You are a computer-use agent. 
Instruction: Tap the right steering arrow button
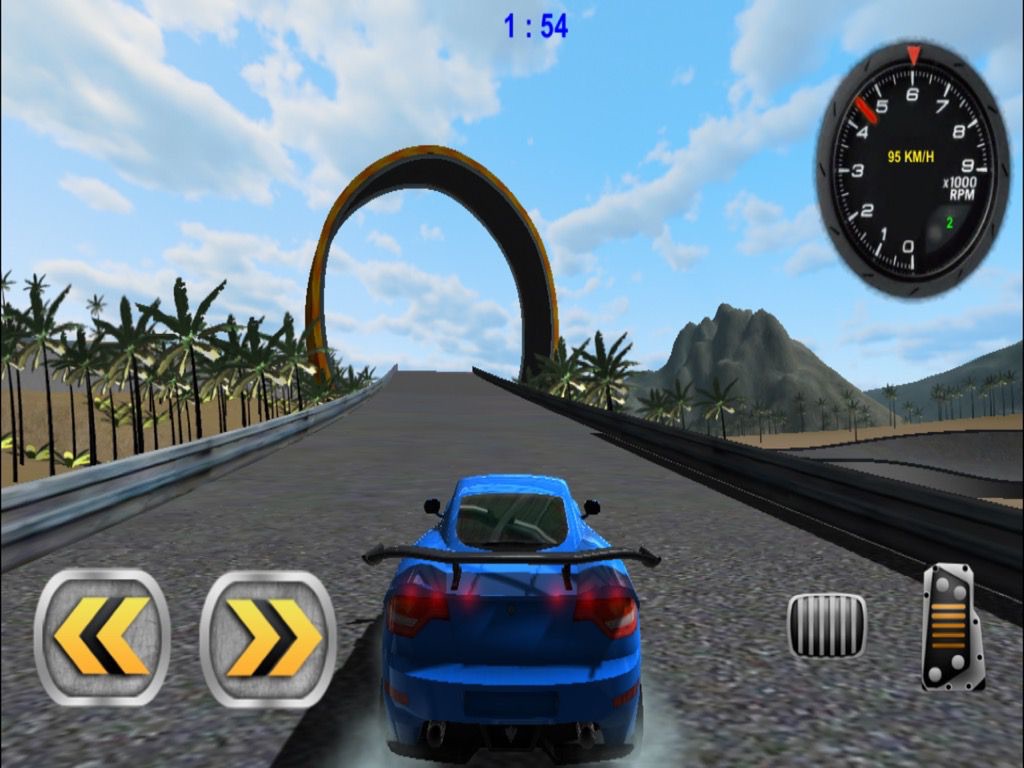click(x=268, y=638)
